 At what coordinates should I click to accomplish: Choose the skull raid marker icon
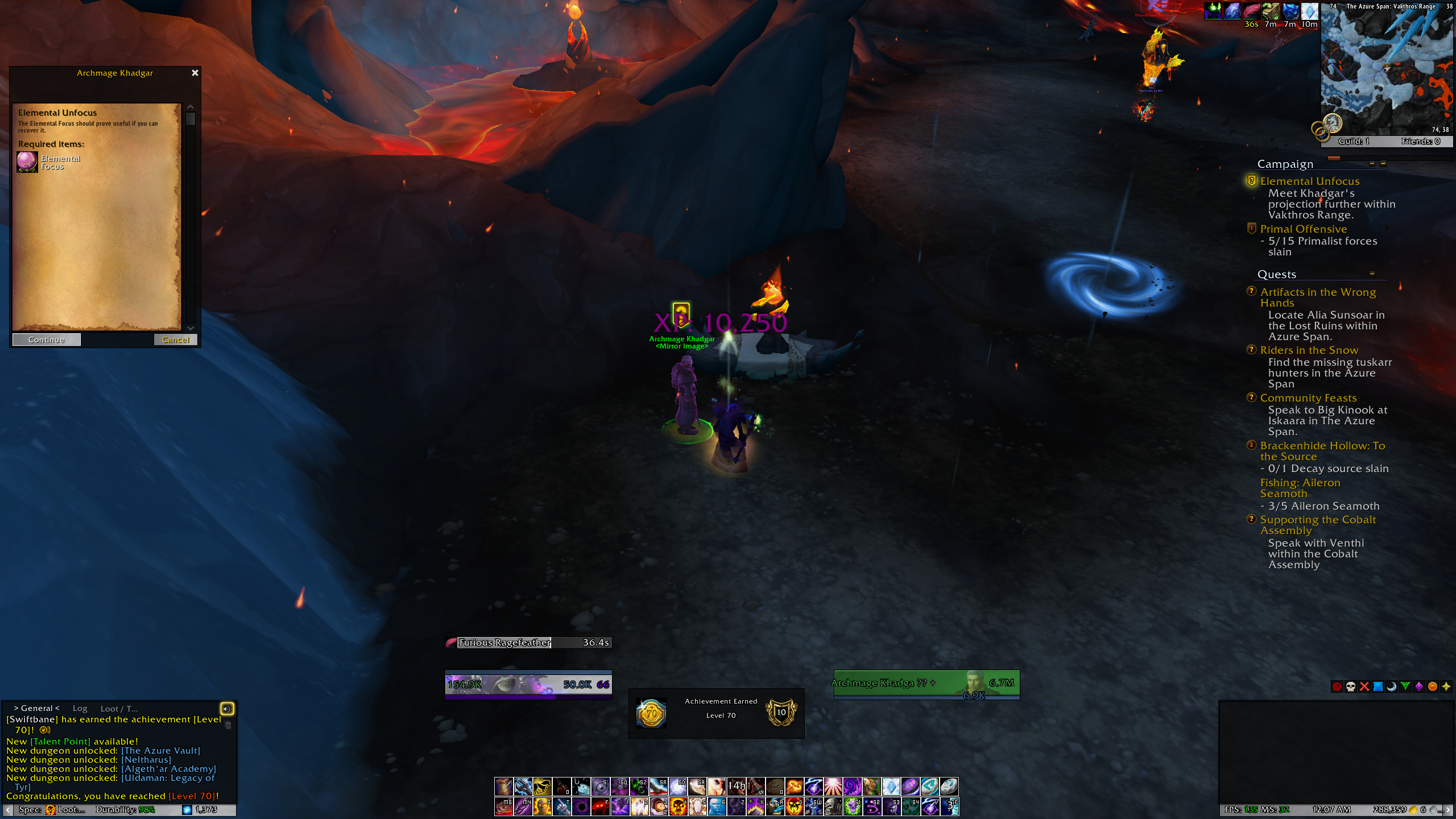click(1350, 686)
